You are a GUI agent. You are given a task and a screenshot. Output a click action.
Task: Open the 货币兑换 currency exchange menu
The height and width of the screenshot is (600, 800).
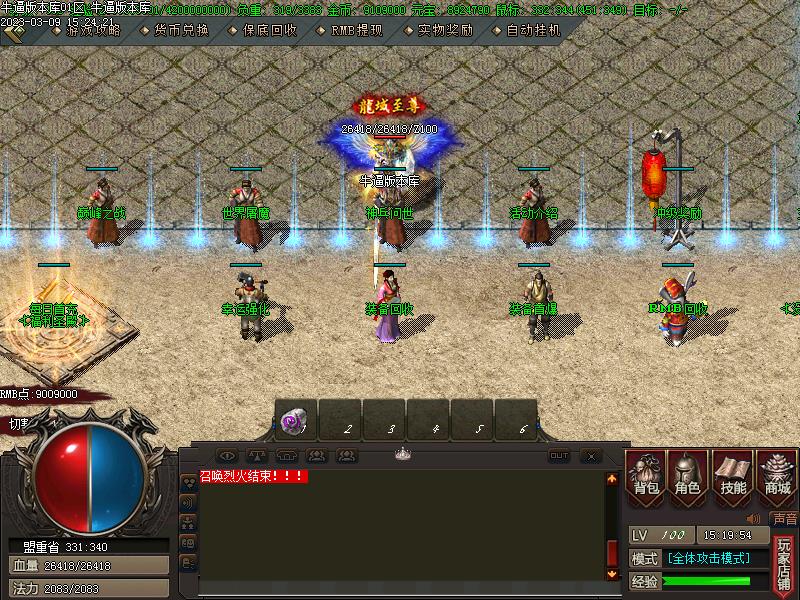[x=181, y=31]
